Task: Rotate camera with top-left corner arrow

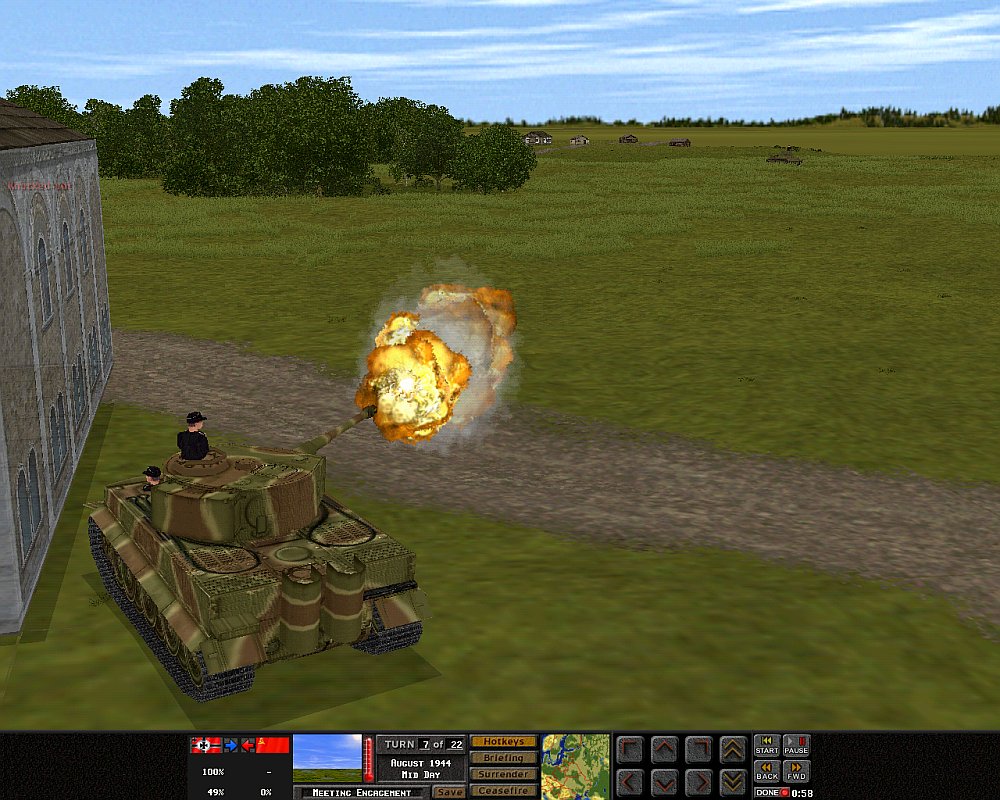Action: (x=630, y=749)
